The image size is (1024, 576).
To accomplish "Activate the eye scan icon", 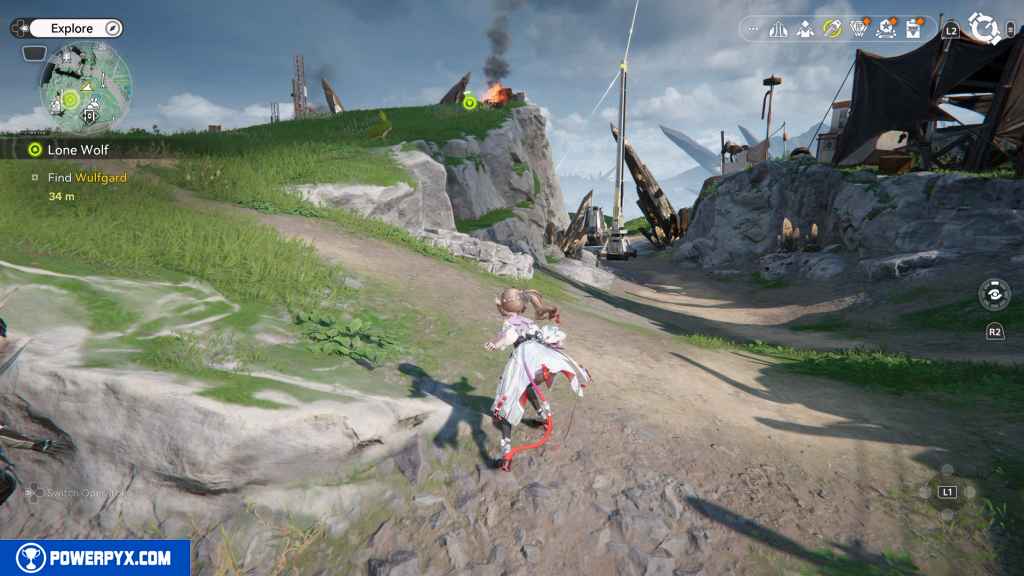I will point(994,294).
